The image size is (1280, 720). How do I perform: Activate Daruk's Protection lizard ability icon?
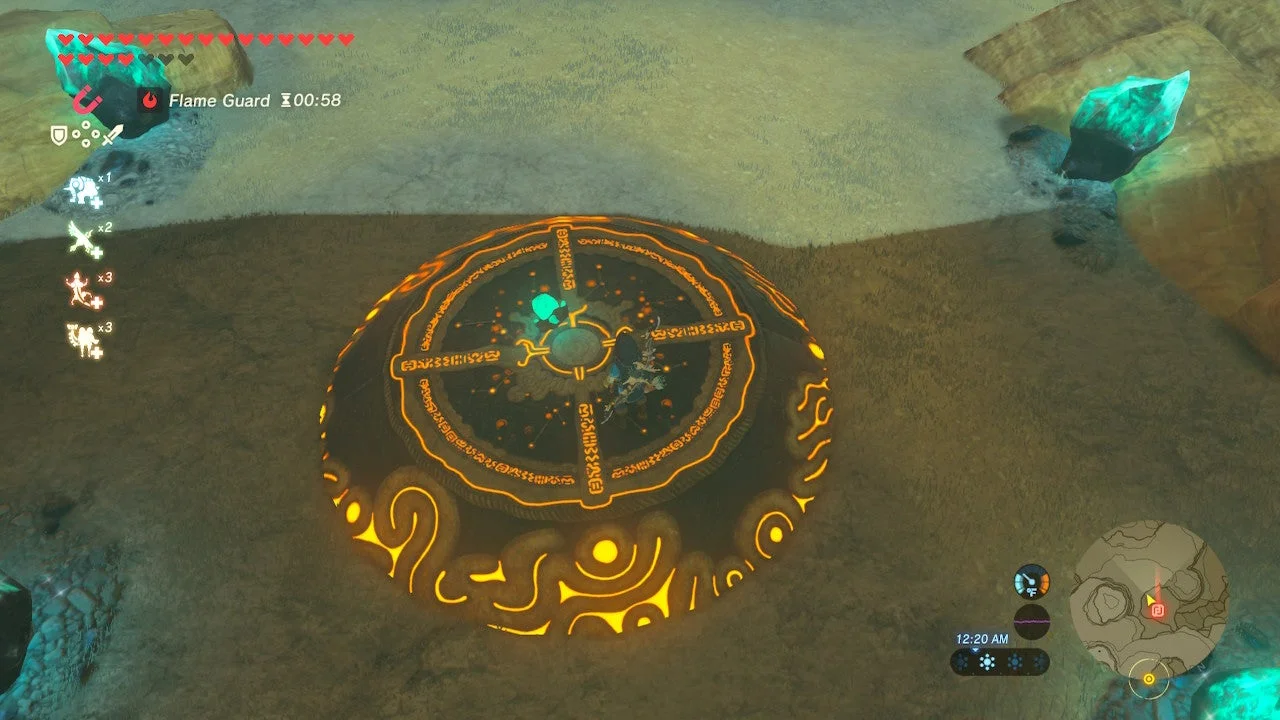[x=84, y=291]
